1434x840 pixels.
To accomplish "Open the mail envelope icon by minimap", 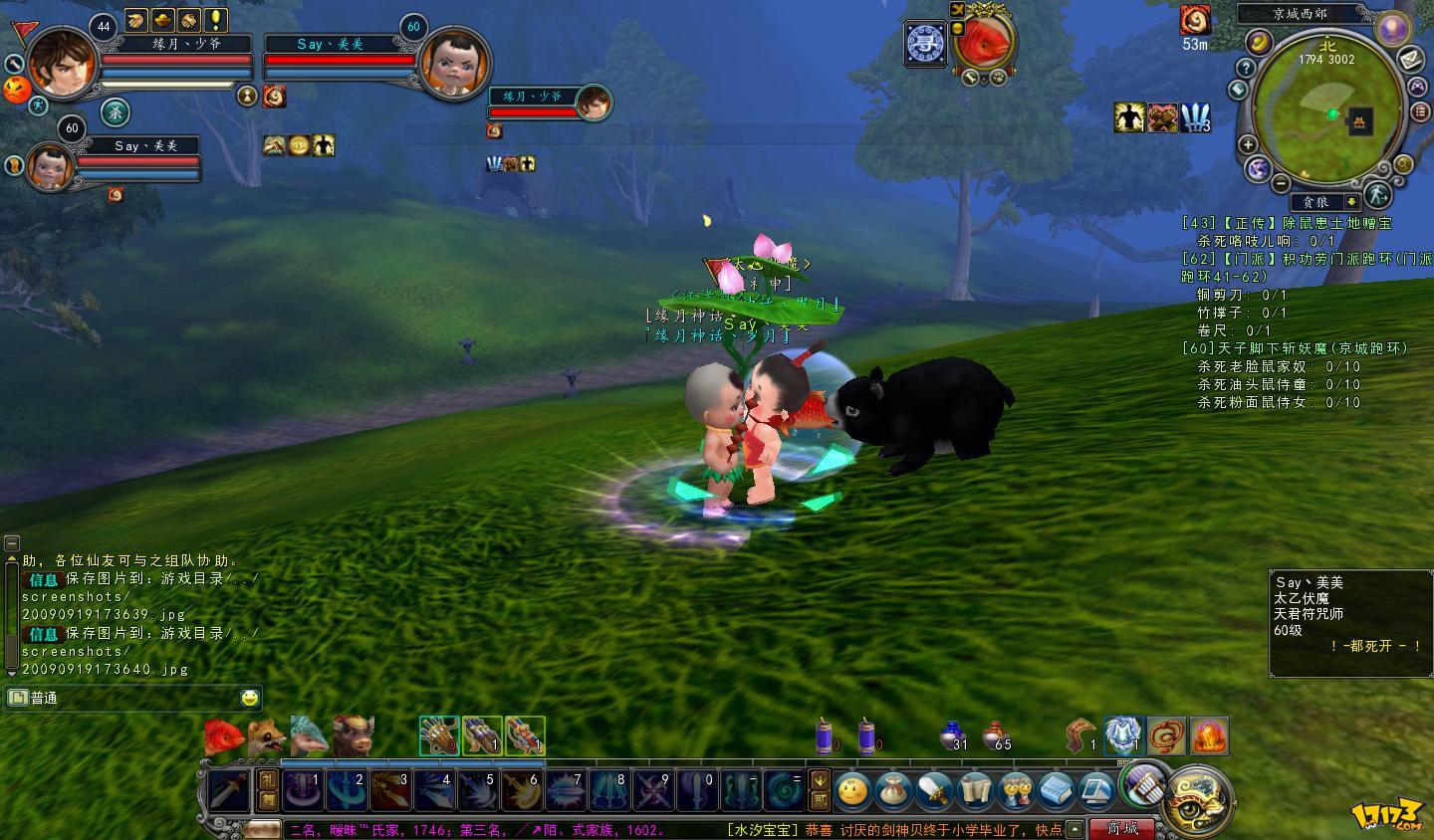I will point(1410,60).
